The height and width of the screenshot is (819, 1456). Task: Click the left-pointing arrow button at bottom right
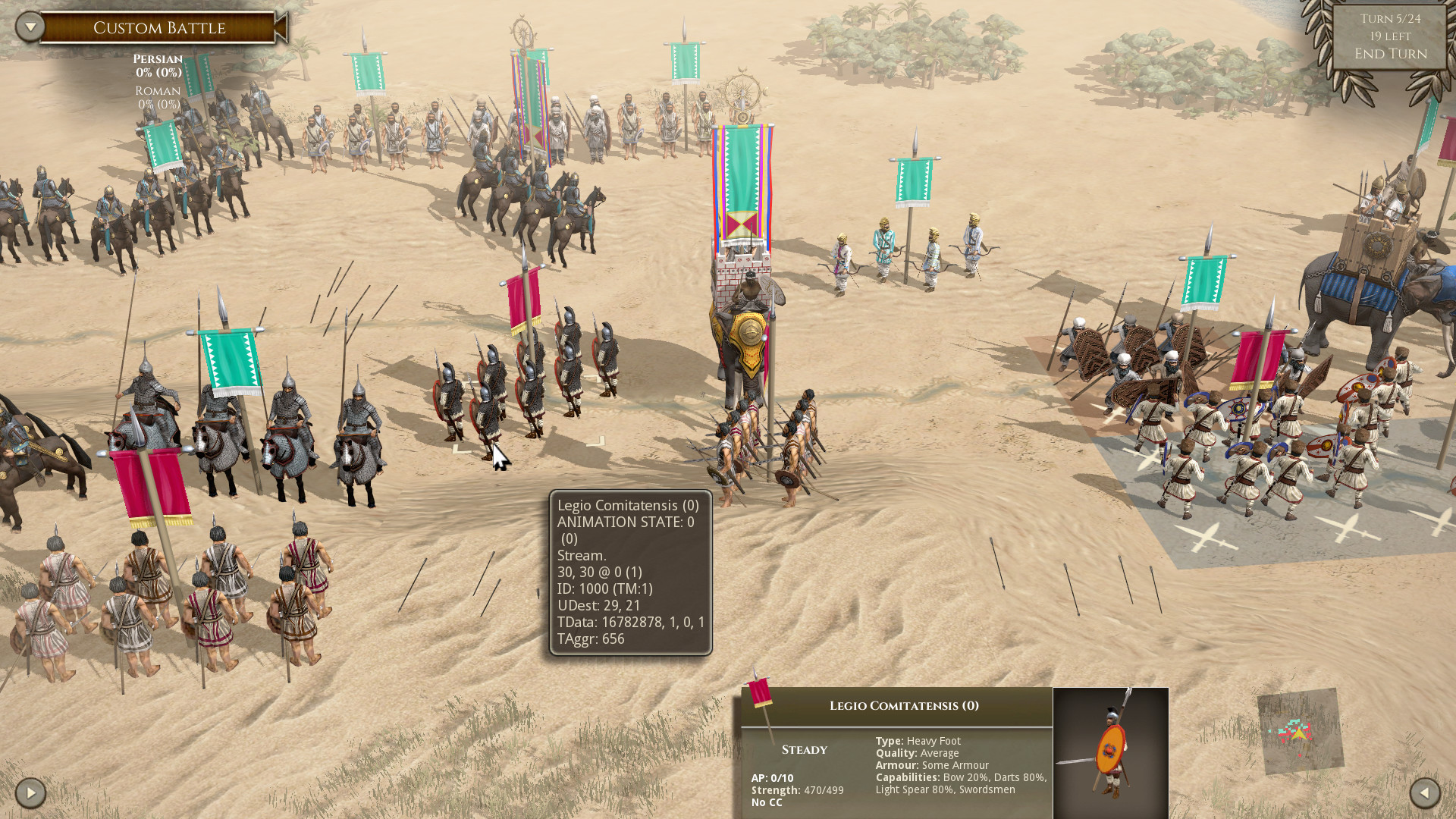coord(1424,793)
